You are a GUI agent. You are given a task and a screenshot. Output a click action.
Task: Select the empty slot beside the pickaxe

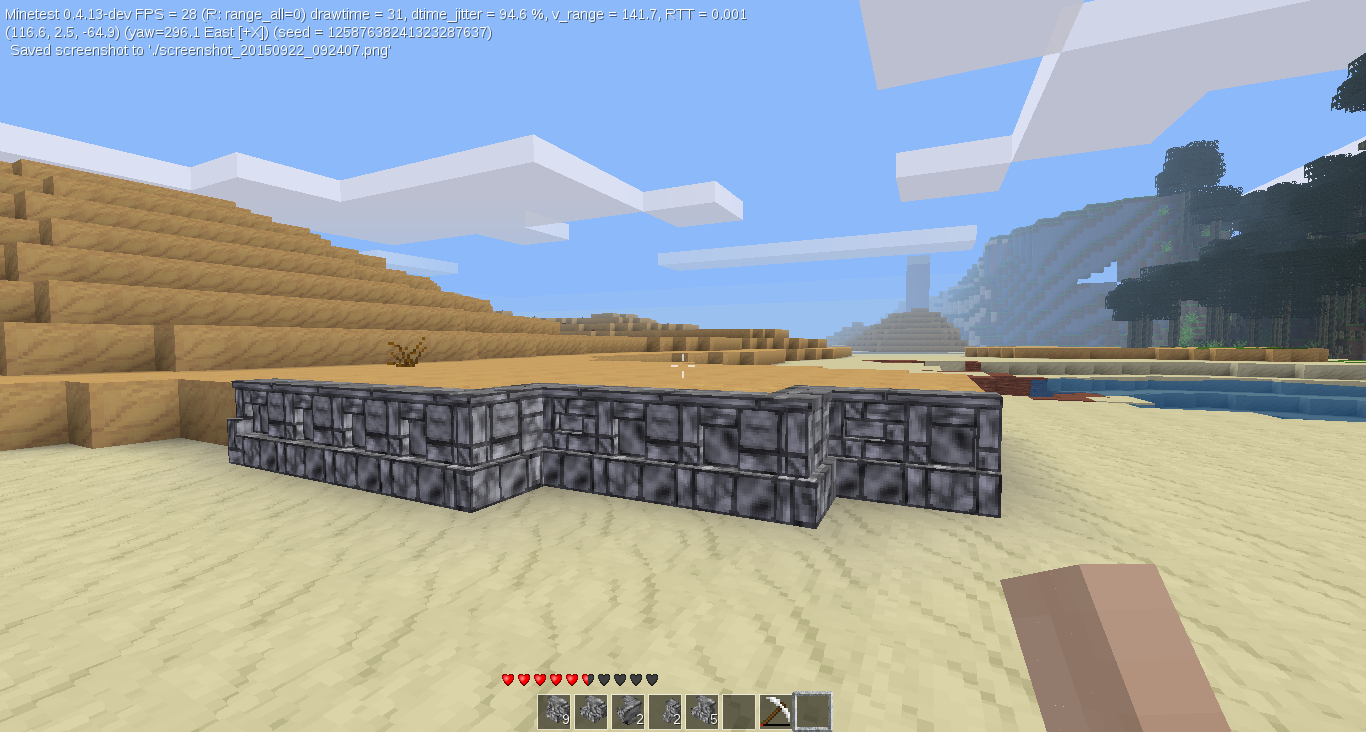point(739,710)
